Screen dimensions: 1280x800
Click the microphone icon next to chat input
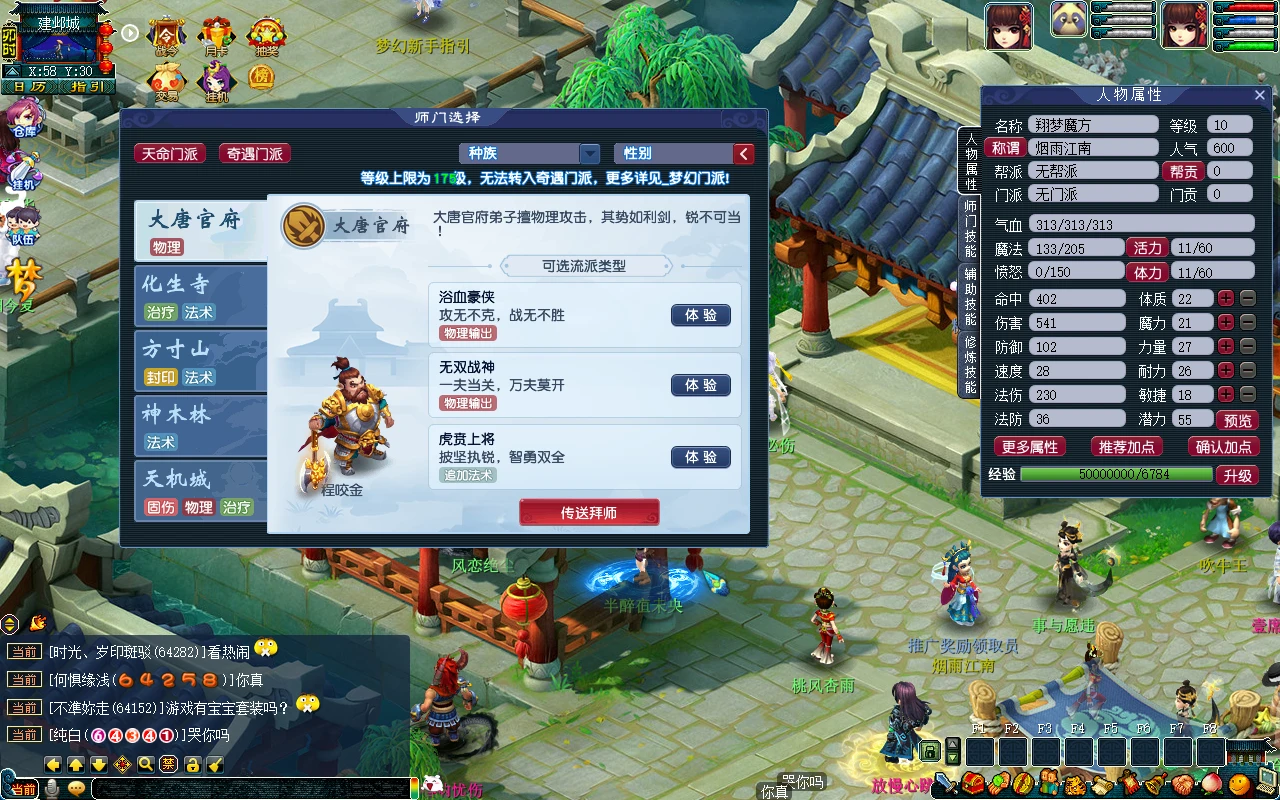coord(53,788)
